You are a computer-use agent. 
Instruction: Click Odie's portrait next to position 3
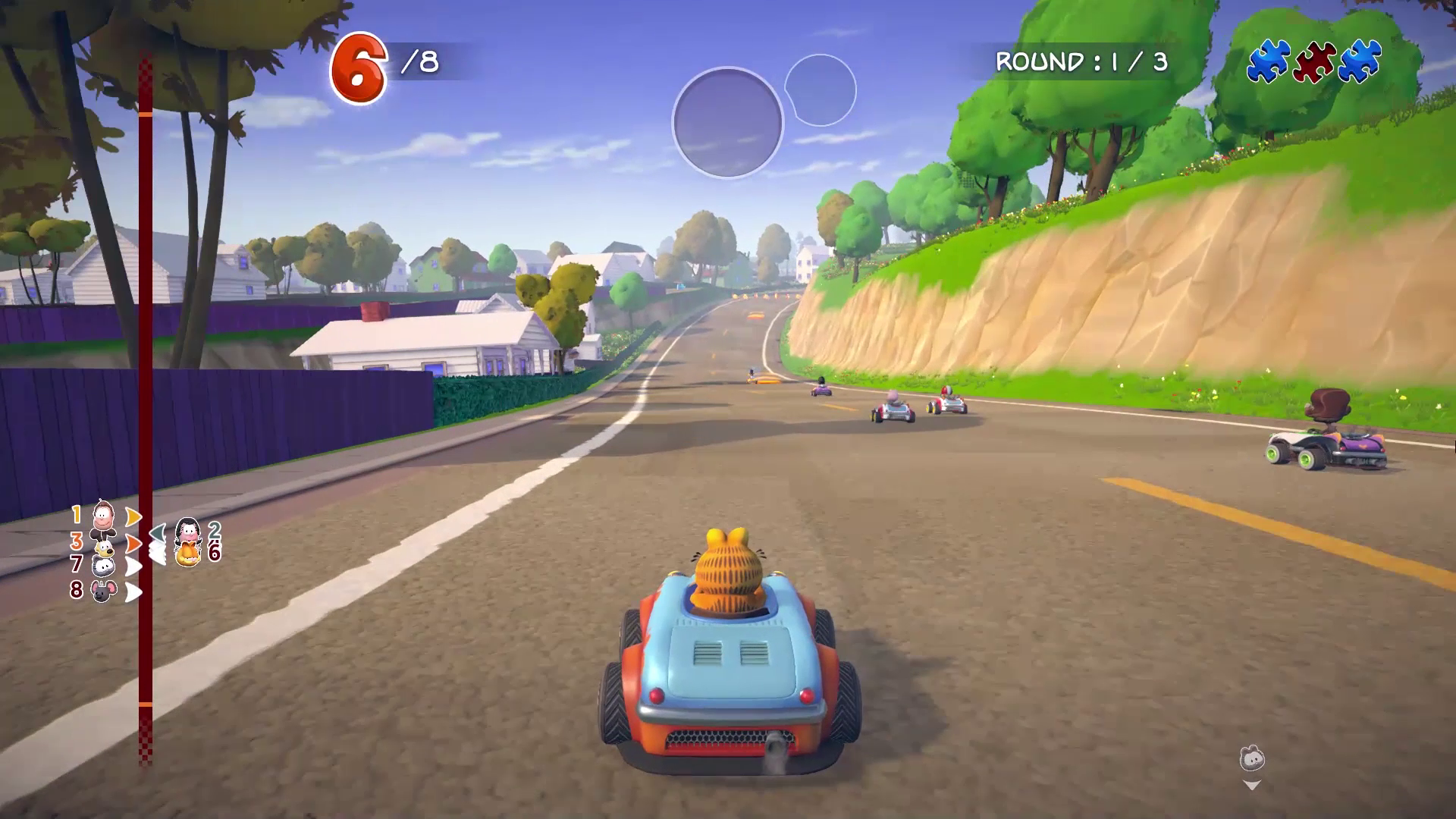click(105, 548)
